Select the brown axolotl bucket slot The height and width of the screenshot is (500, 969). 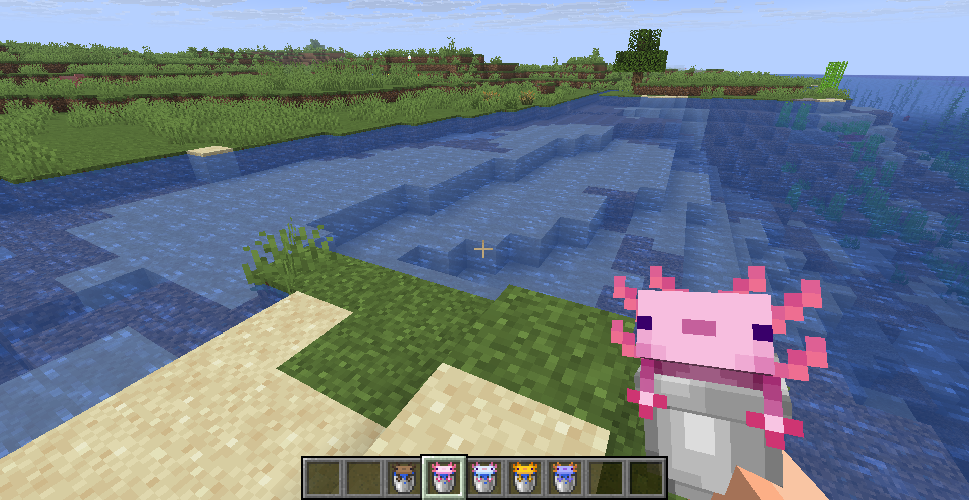pos(404,476)
